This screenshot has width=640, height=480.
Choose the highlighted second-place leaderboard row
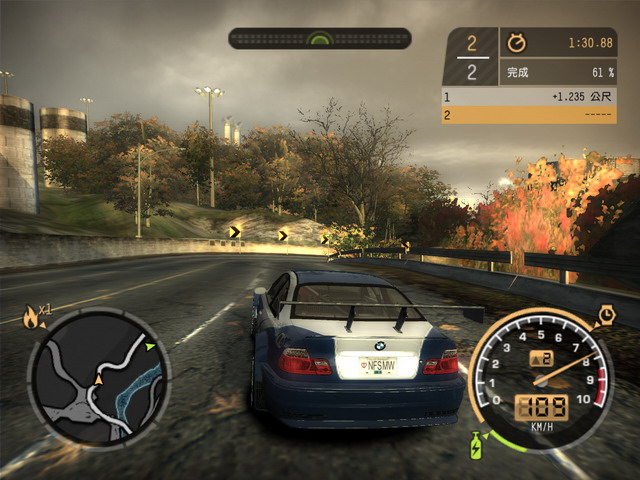(x=529, y=115)
